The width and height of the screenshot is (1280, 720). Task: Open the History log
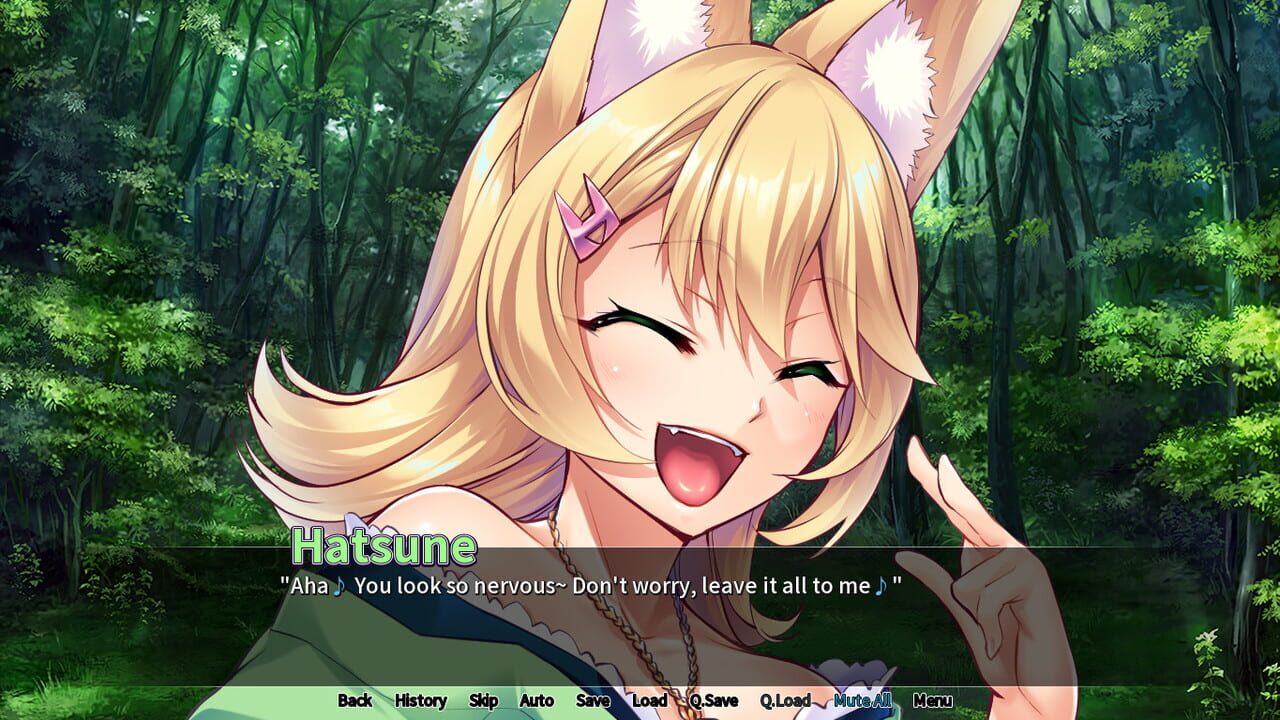coord(419,701)
